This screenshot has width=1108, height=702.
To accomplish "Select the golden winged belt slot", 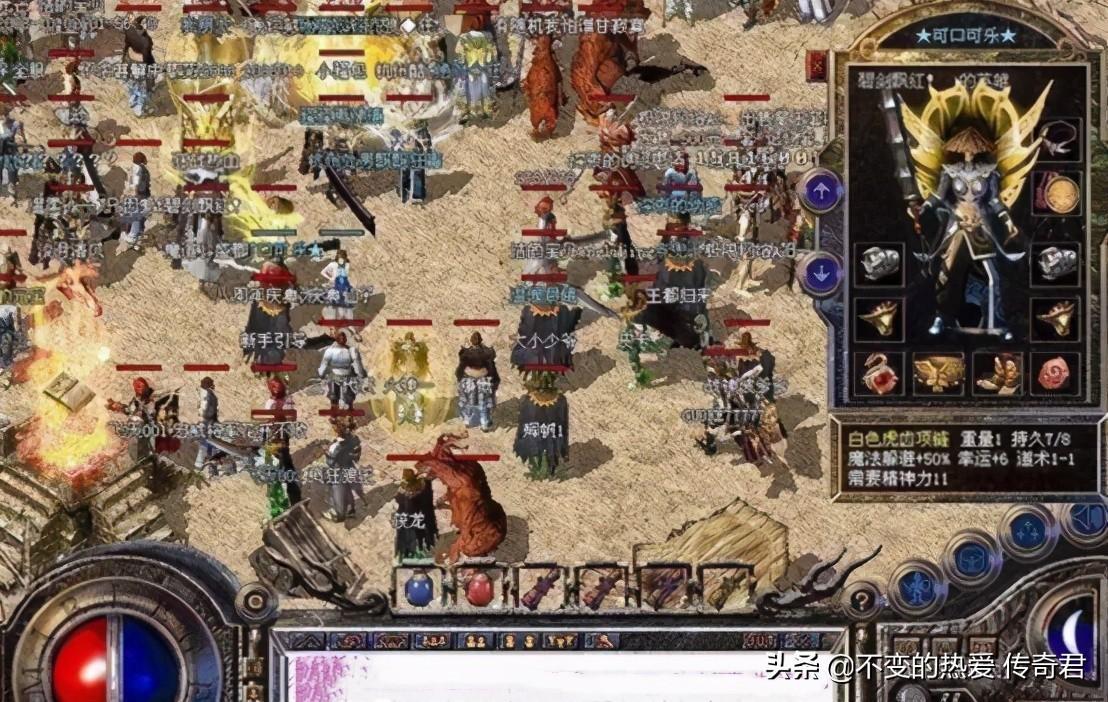I will pos(938,372).
